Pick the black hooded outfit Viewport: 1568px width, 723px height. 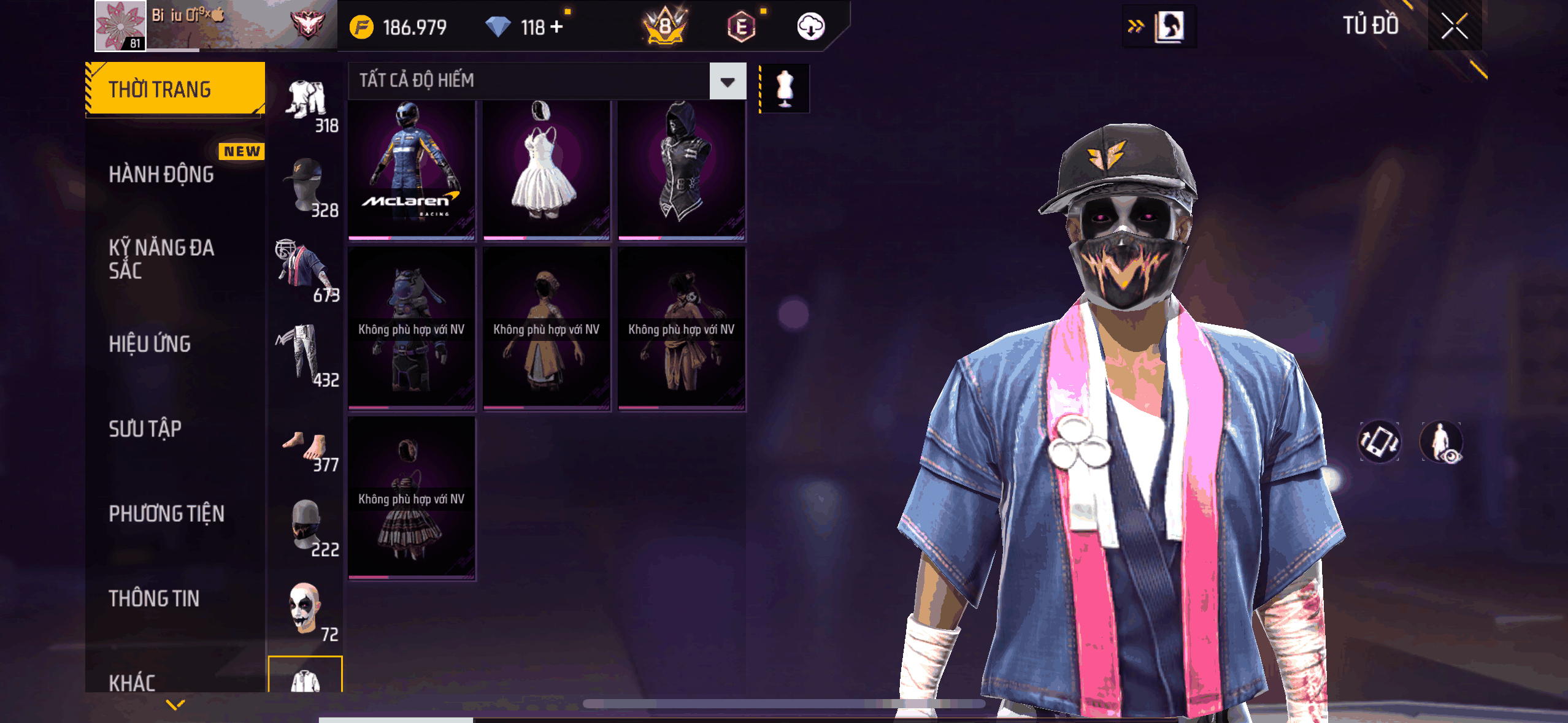[x=681, y=169]
